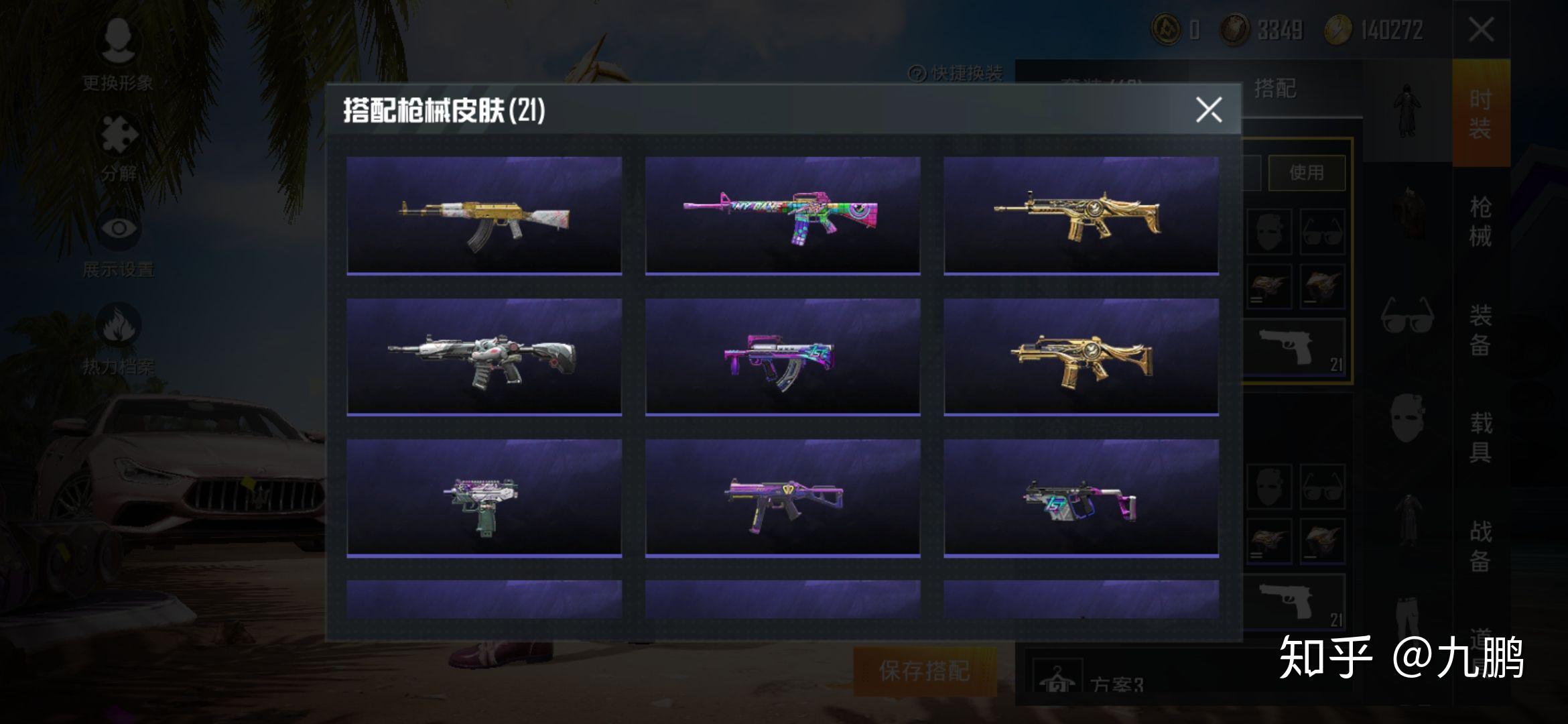Choose the purple UMP45 skin
This screenshot has height=724, width=1568.
coord(782,498)
